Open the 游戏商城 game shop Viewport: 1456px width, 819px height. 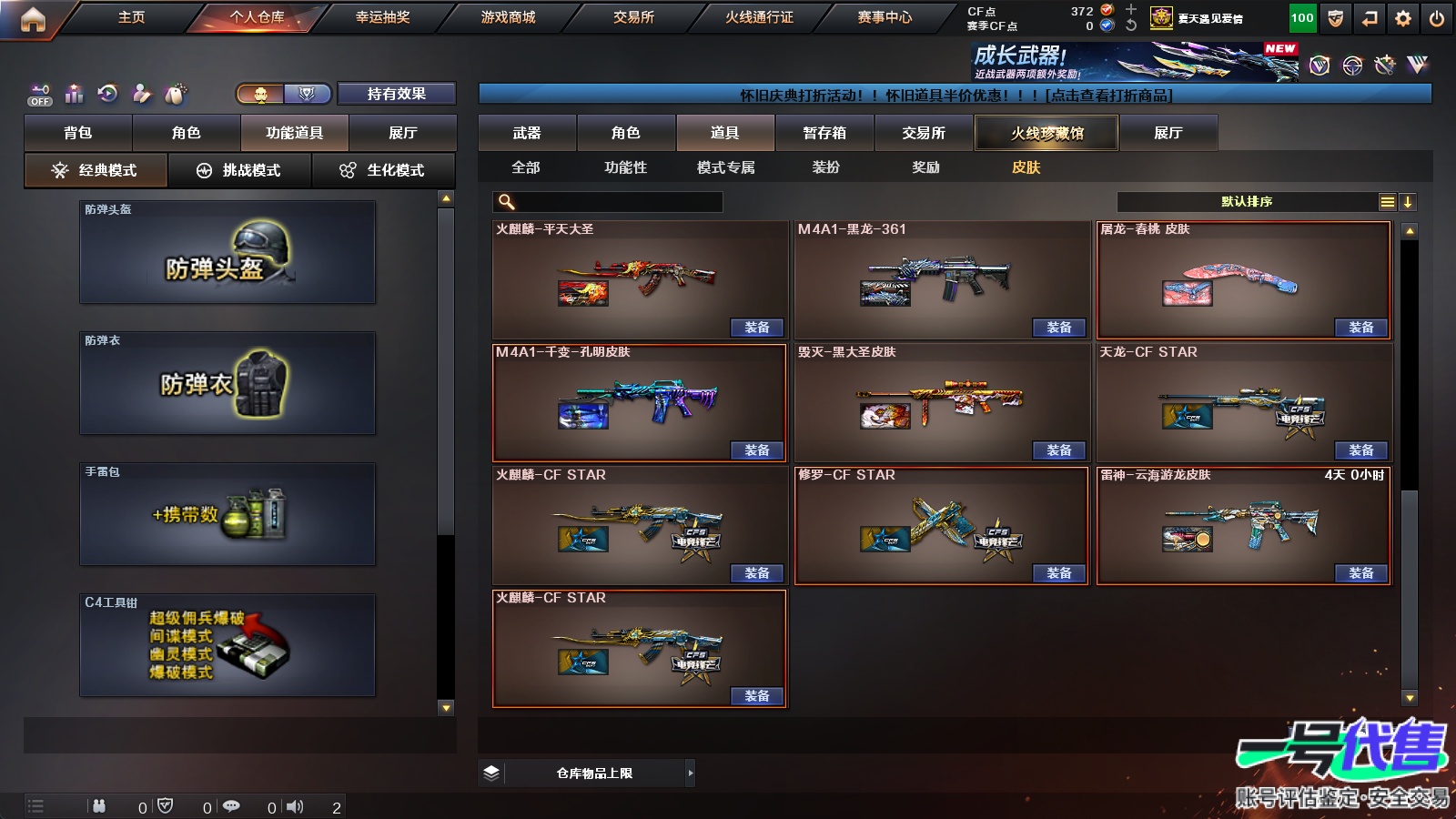(x=508, y=17)
